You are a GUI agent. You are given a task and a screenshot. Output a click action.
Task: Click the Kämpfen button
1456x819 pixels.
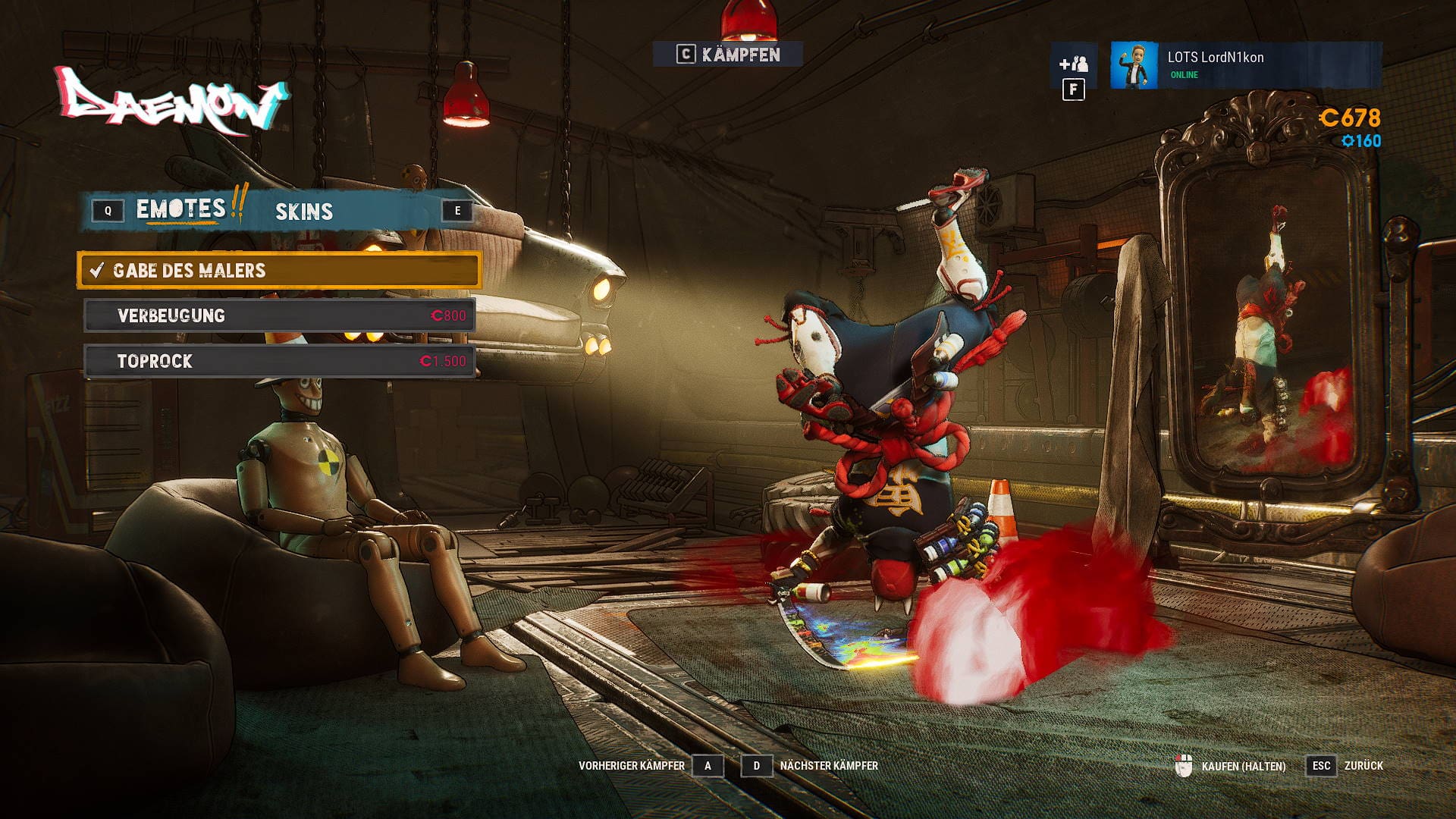coord(728,55)
